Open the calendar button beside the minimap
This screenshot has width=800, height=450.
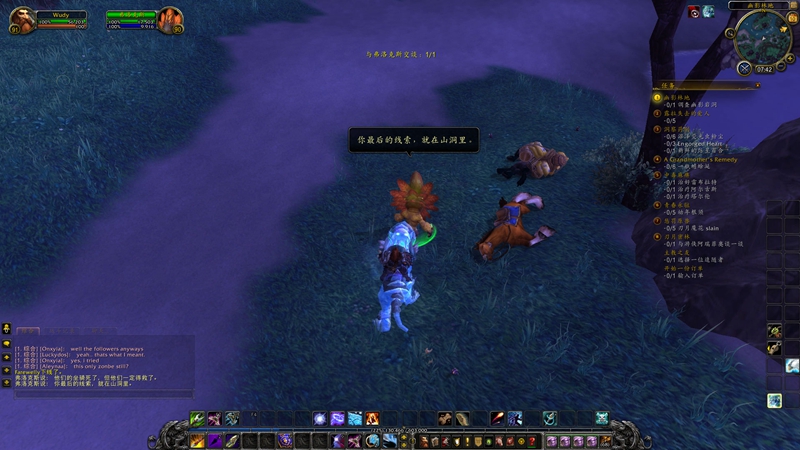coord(792,18)
